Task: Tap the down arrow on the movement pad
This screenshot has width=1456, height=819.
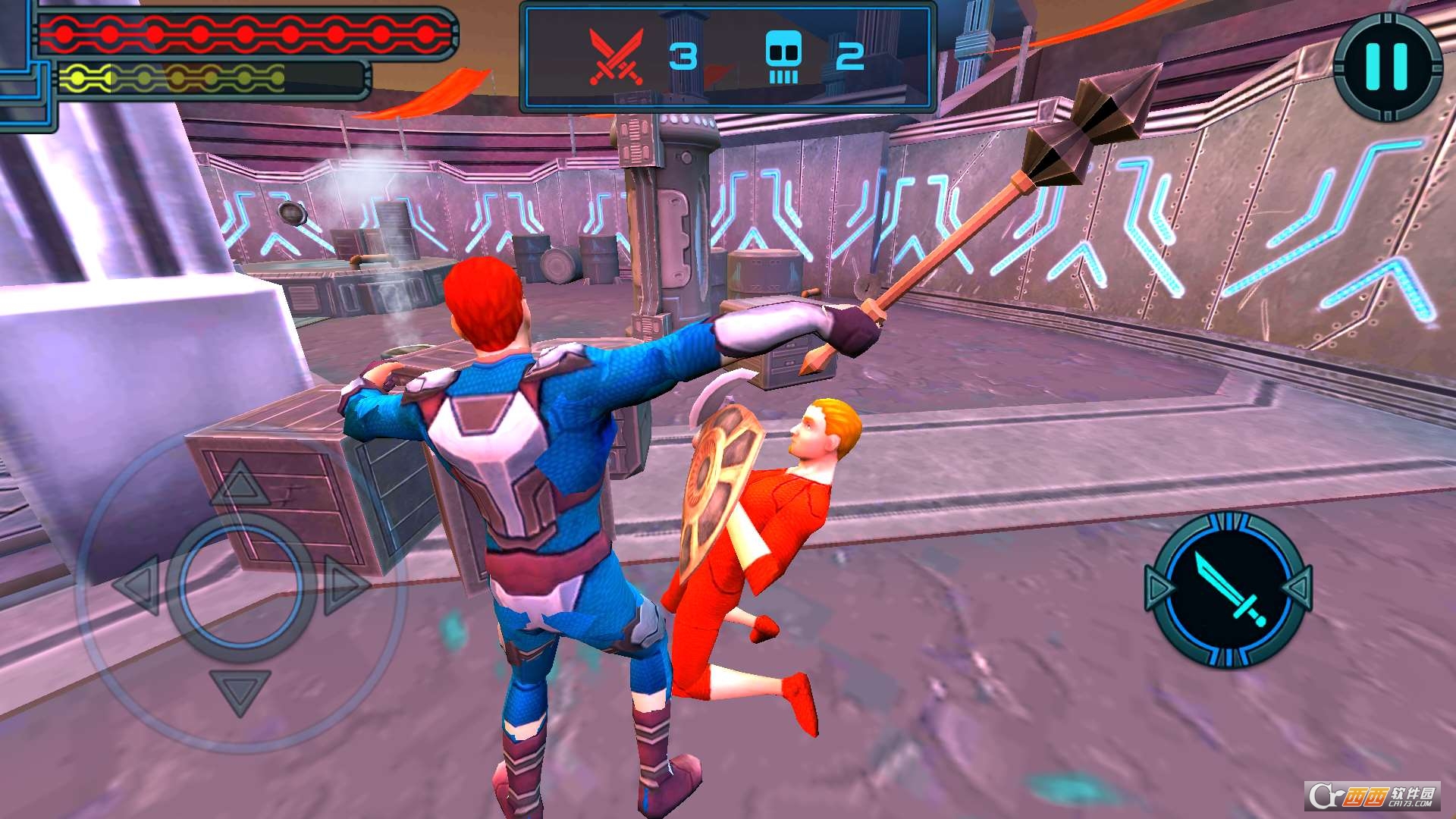Action: (240, 689)
